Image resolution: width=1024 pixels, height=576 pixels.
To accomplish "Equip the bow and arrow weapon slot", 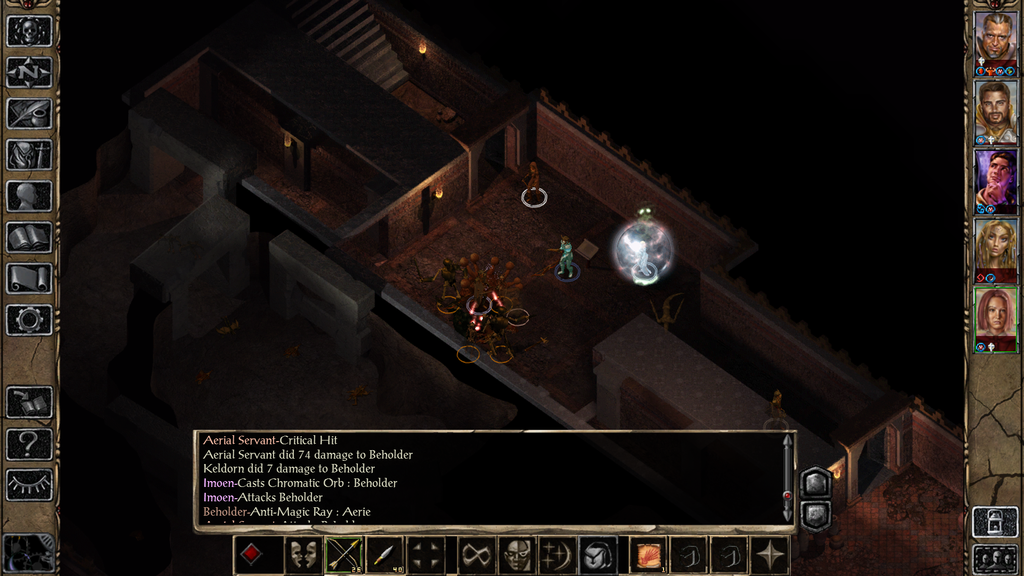I will coord(343,555).
